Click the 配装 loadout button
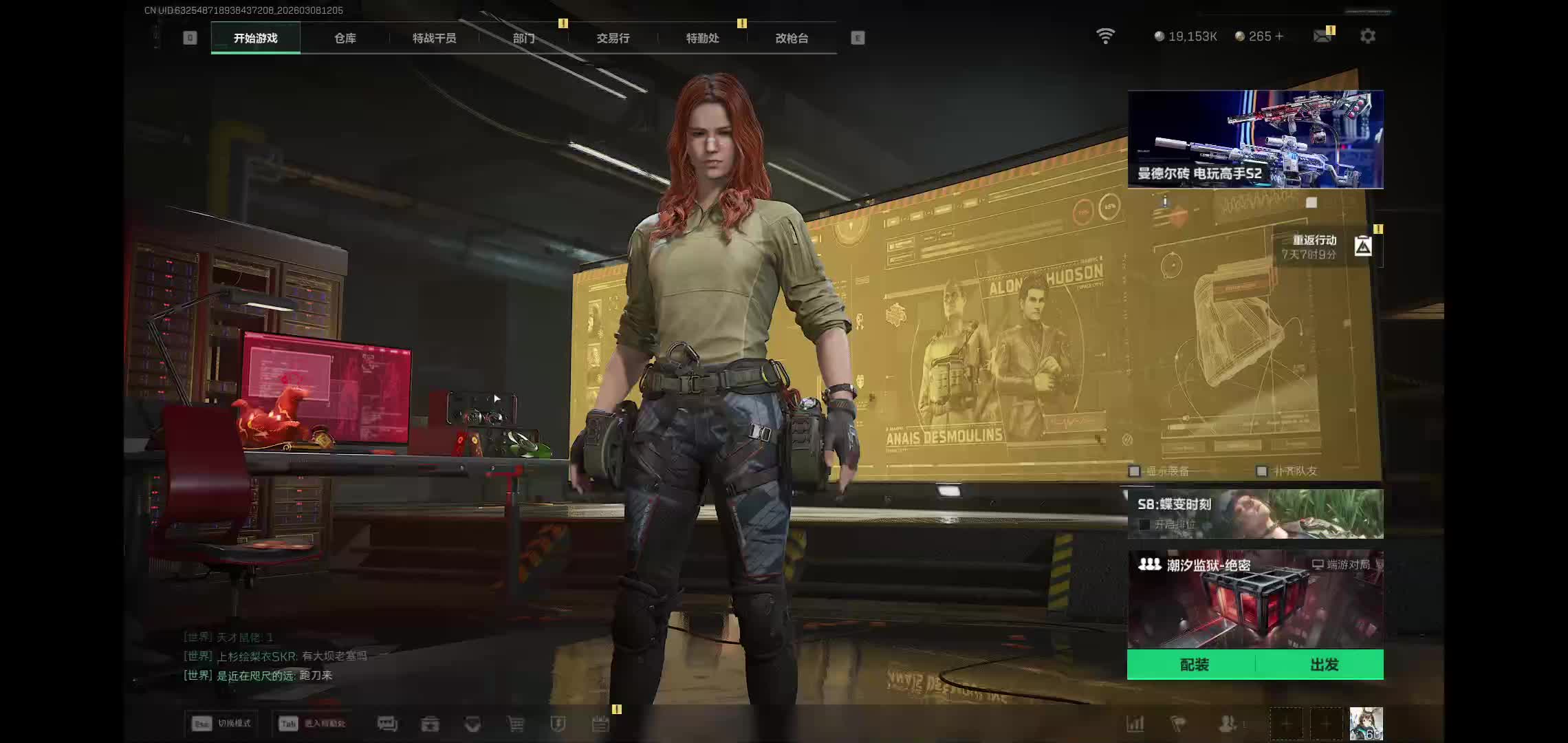Screen dimensions: 1568x743 (x=1193, y=665)
